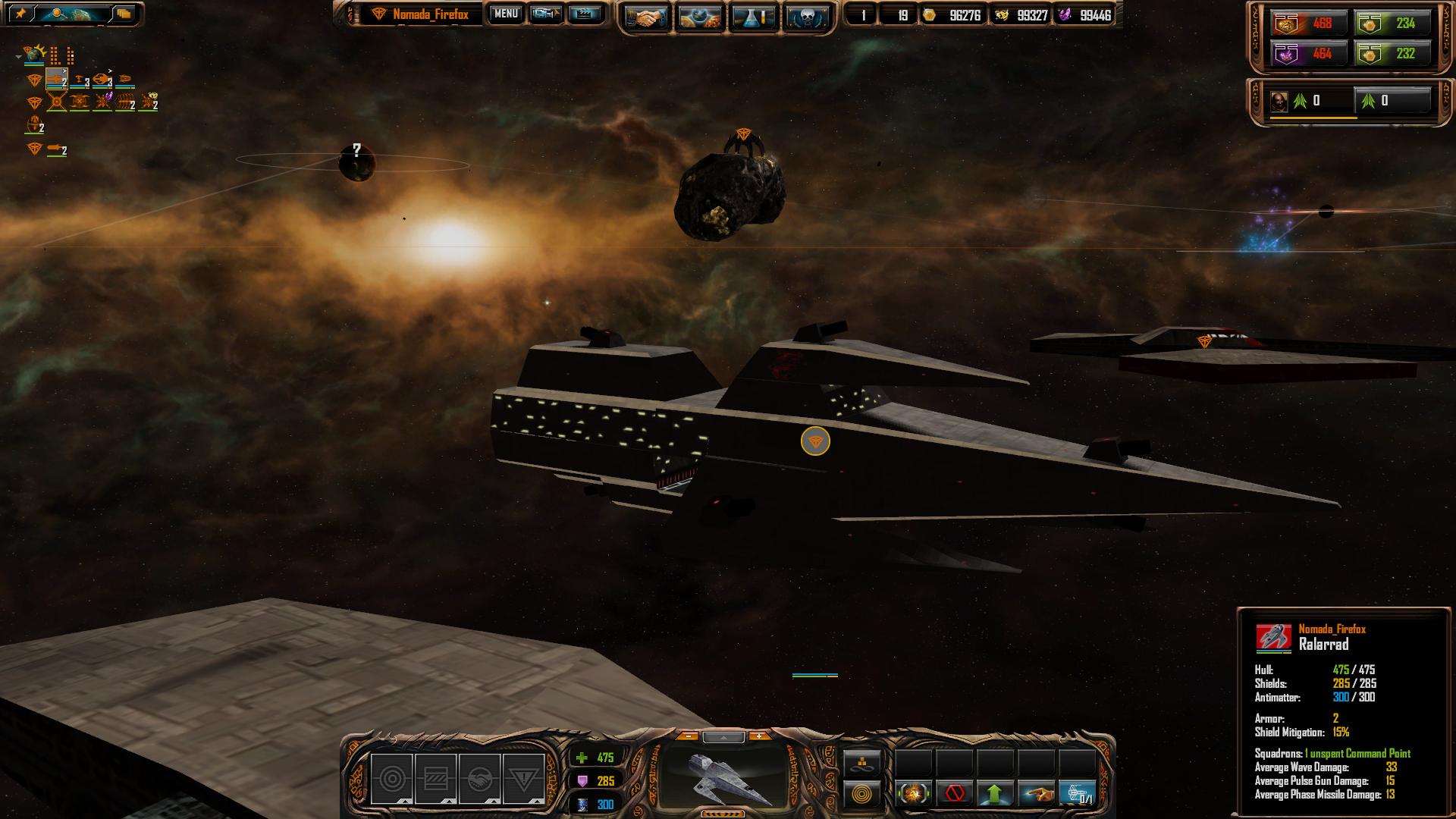Select the home planet in empire tree
Viewport: 1456px width, 819px height.
(x=34, y=55)
